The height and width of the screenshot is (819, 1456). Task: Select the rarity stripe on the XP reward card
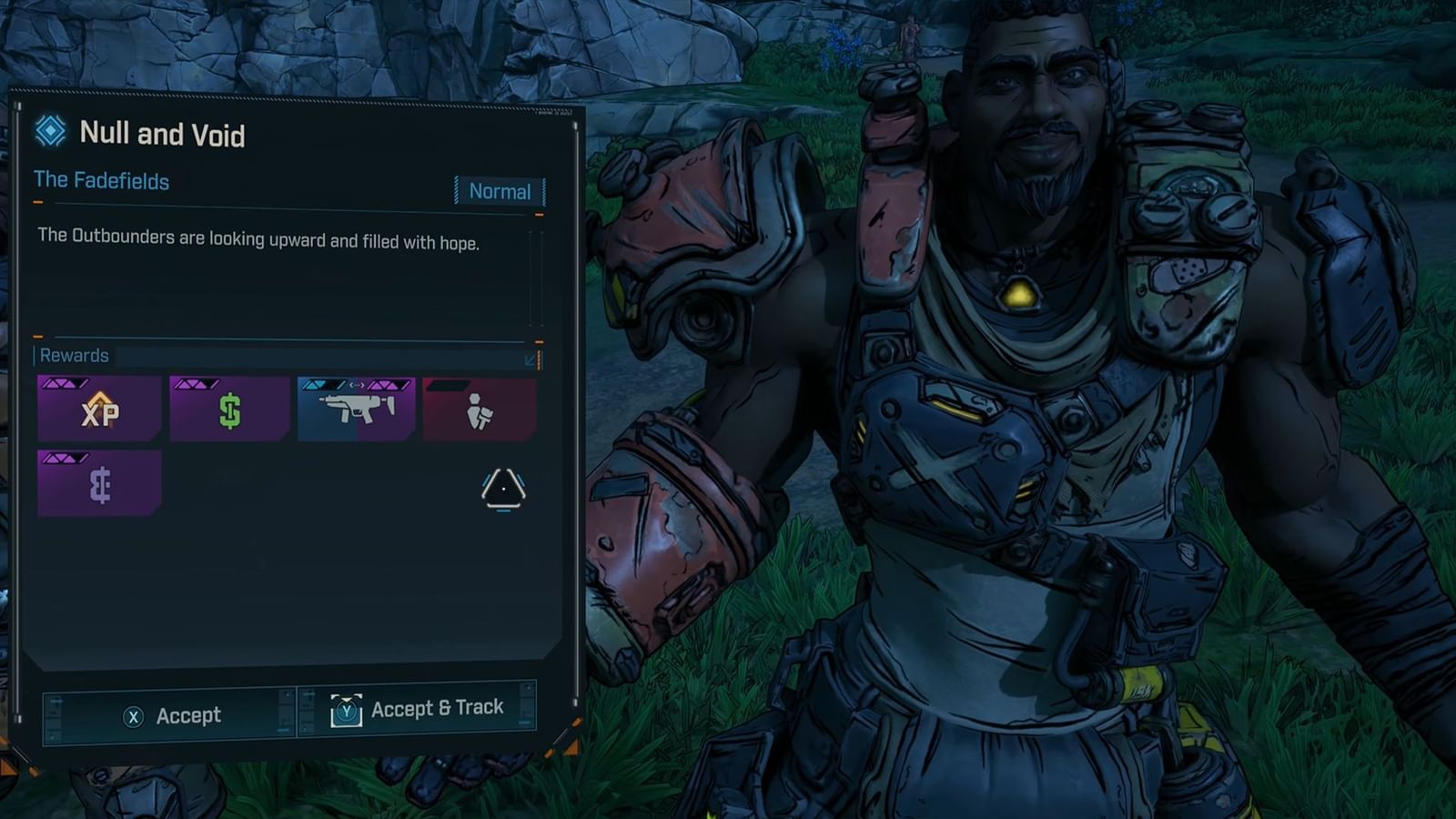click(x=64, y=383)
